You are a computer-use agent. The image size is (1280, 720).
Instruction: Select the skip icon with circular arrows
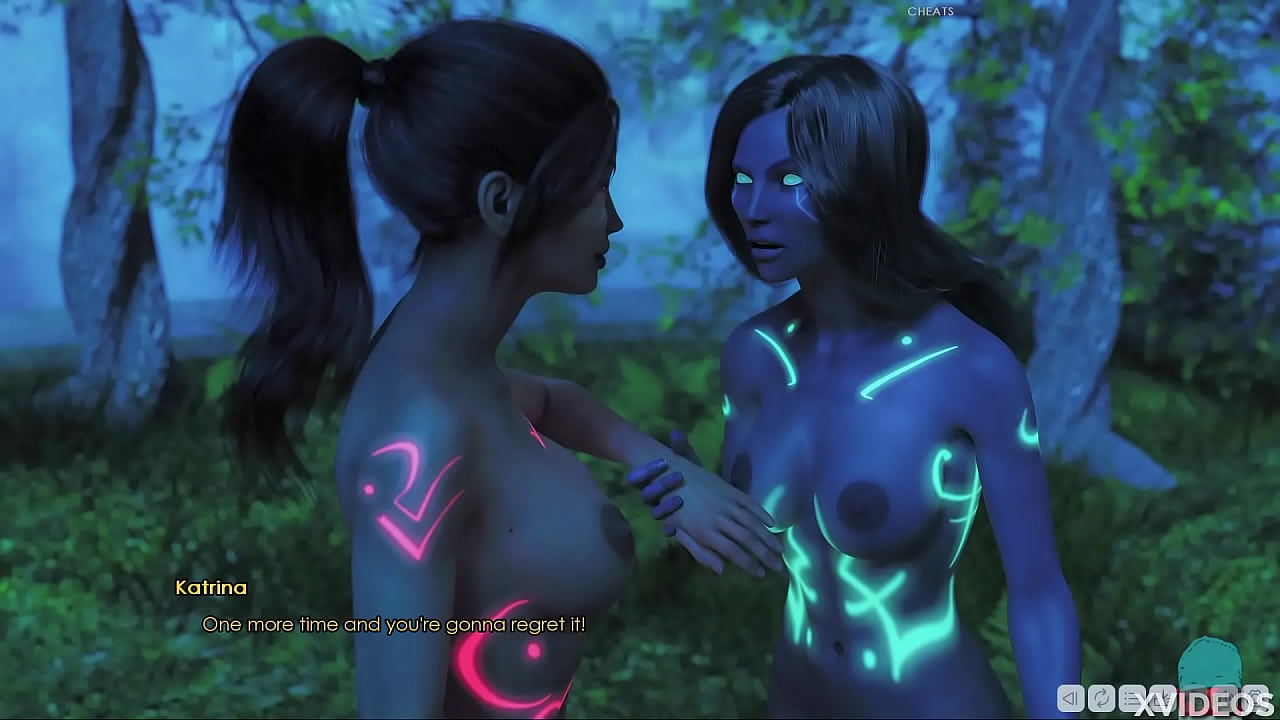[1101, 698]
